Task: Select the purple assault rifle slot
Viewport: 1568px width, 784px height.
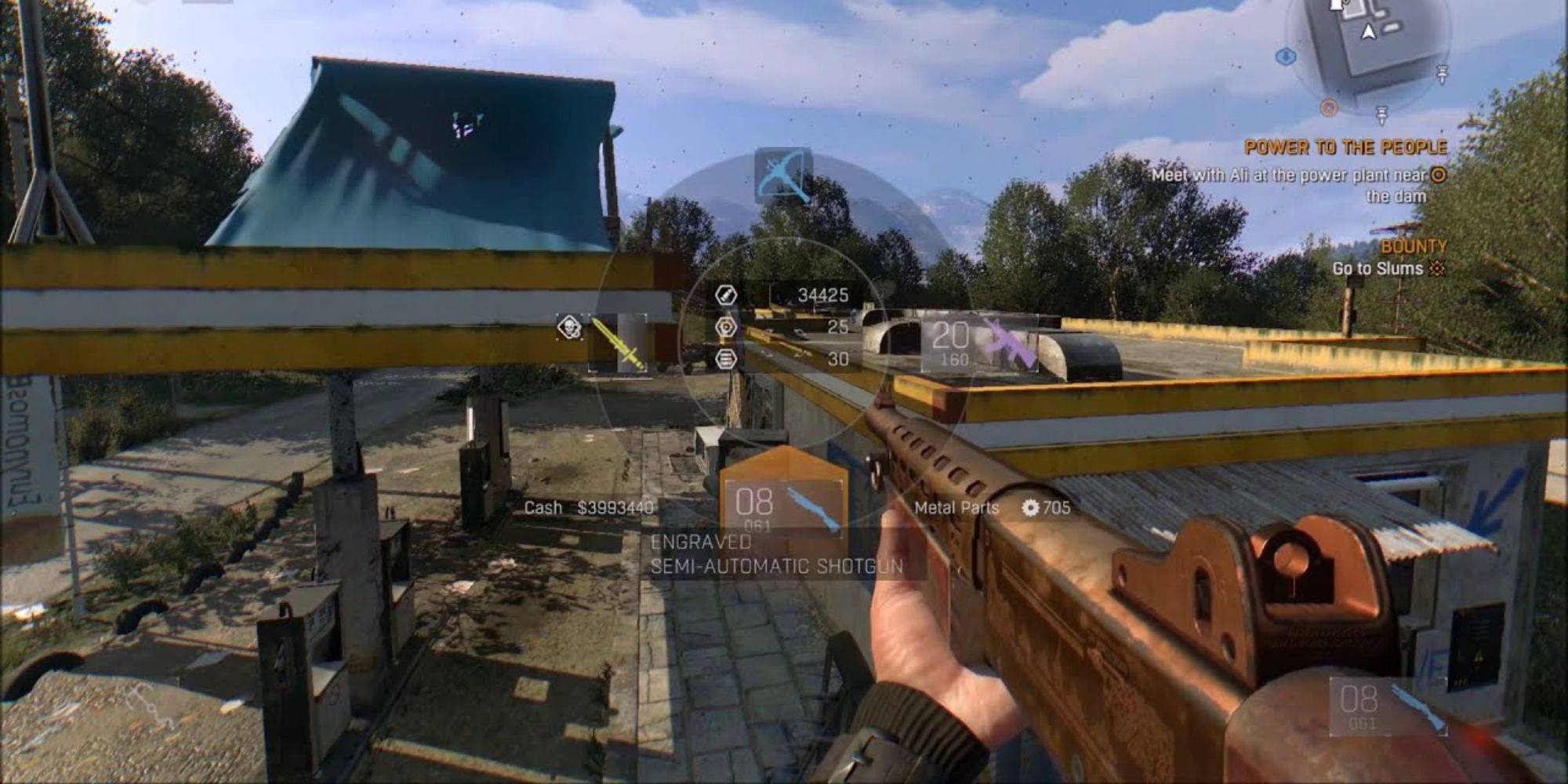Action: [981, 343]
